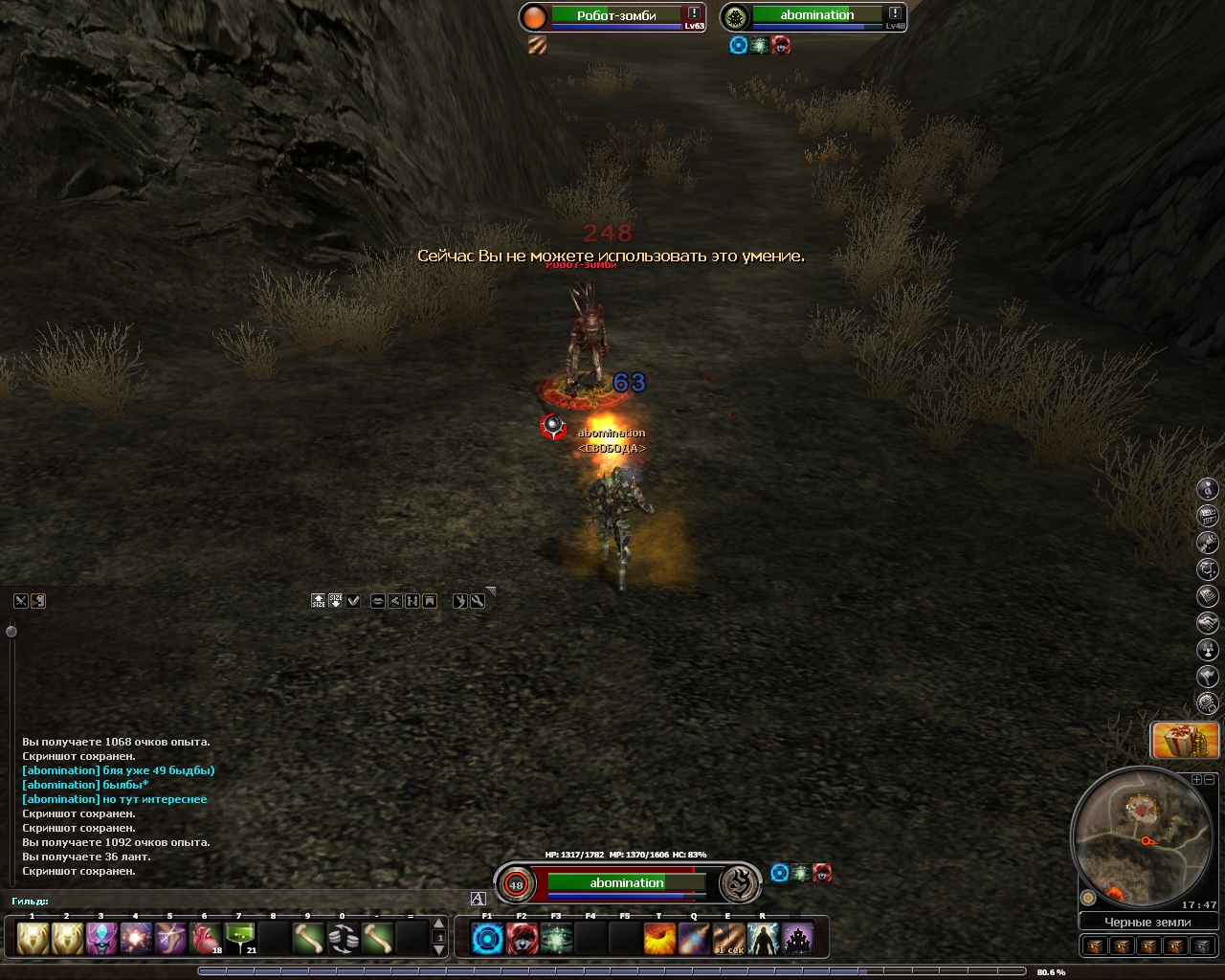Activate the green burst skill on F3
Image resolution: width=1225 pixels, height=980 pixels.
556,939
